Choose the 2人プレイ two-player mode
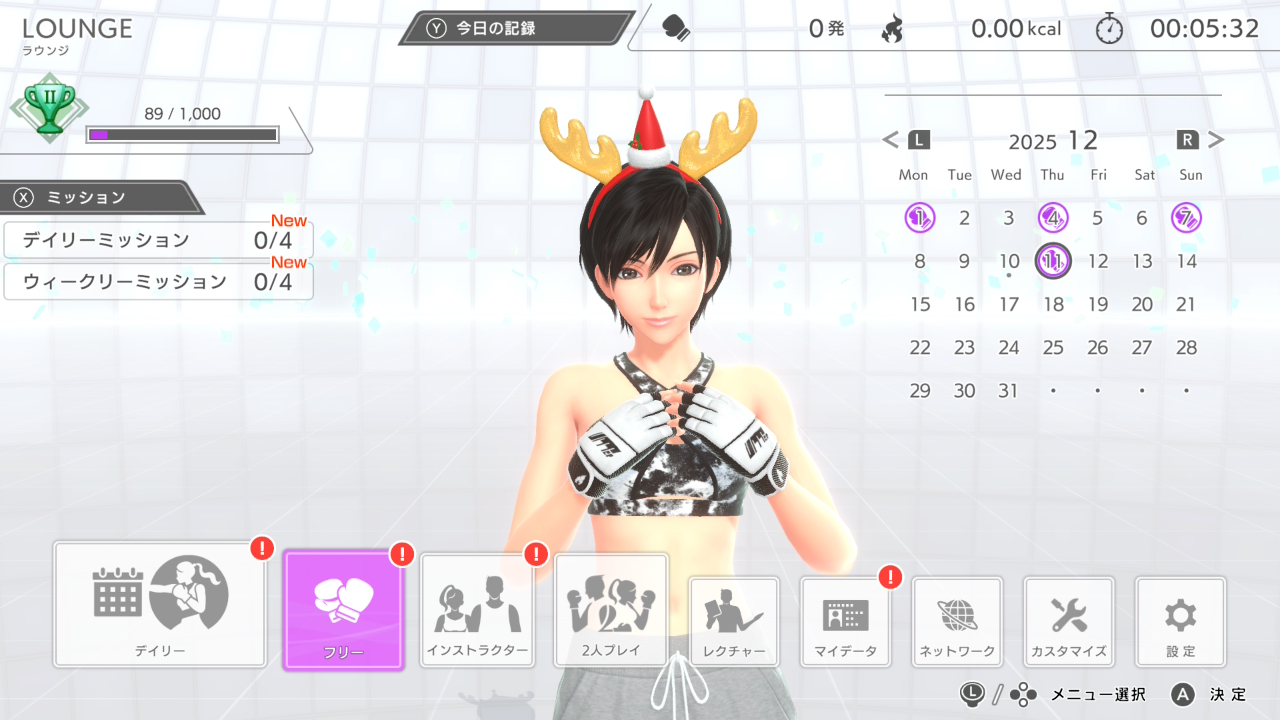This screenshot has height=720, width=1280. 611,610
